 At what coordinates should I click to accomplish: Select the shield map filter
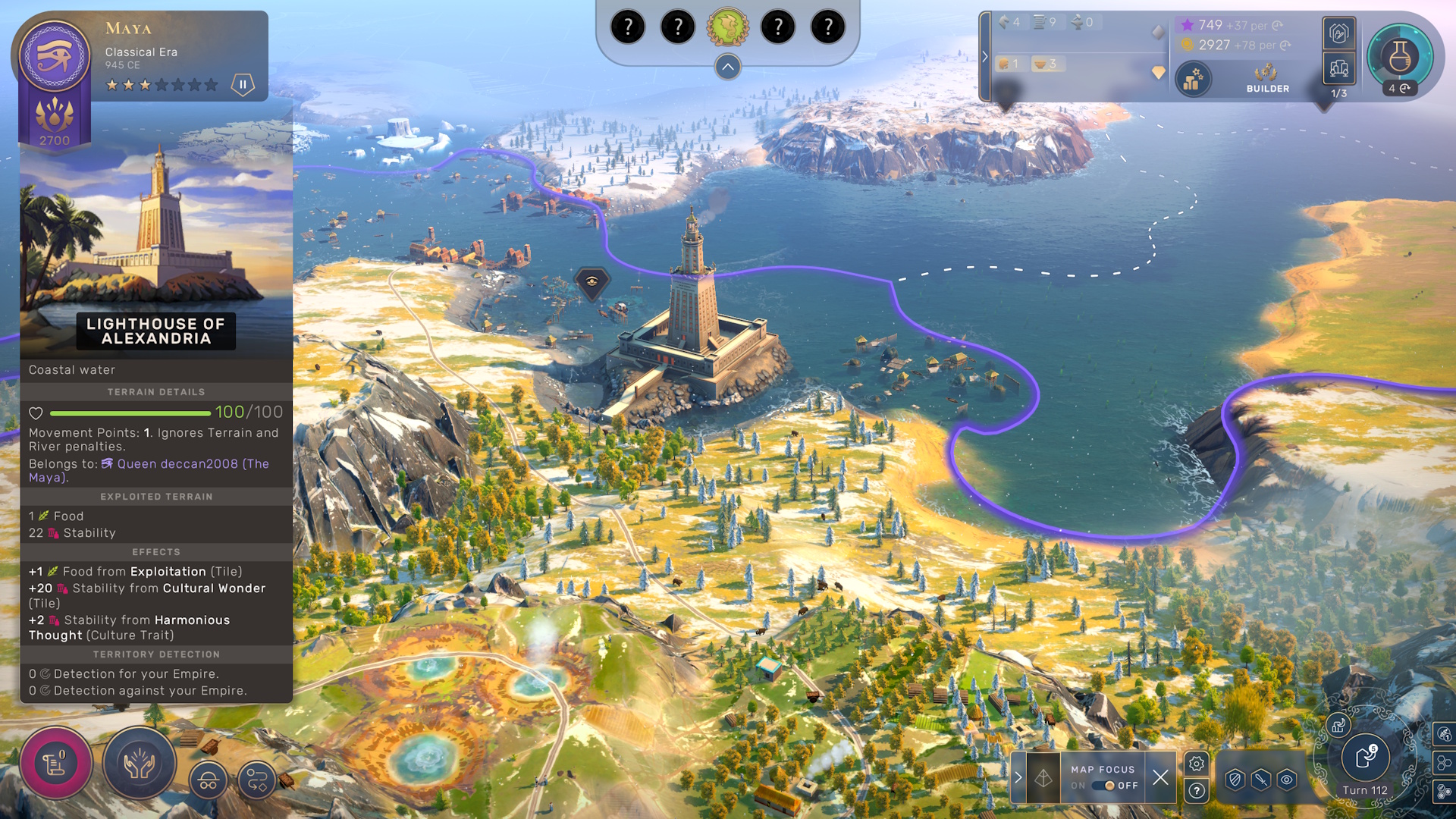(x=1235, y=779)
